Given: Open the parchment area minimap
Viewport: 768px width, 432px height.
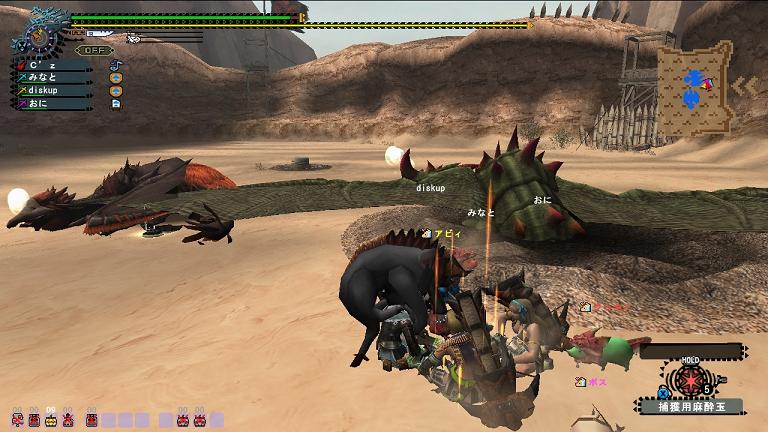Looking at the screenshot, I should (x=694, y=86).
